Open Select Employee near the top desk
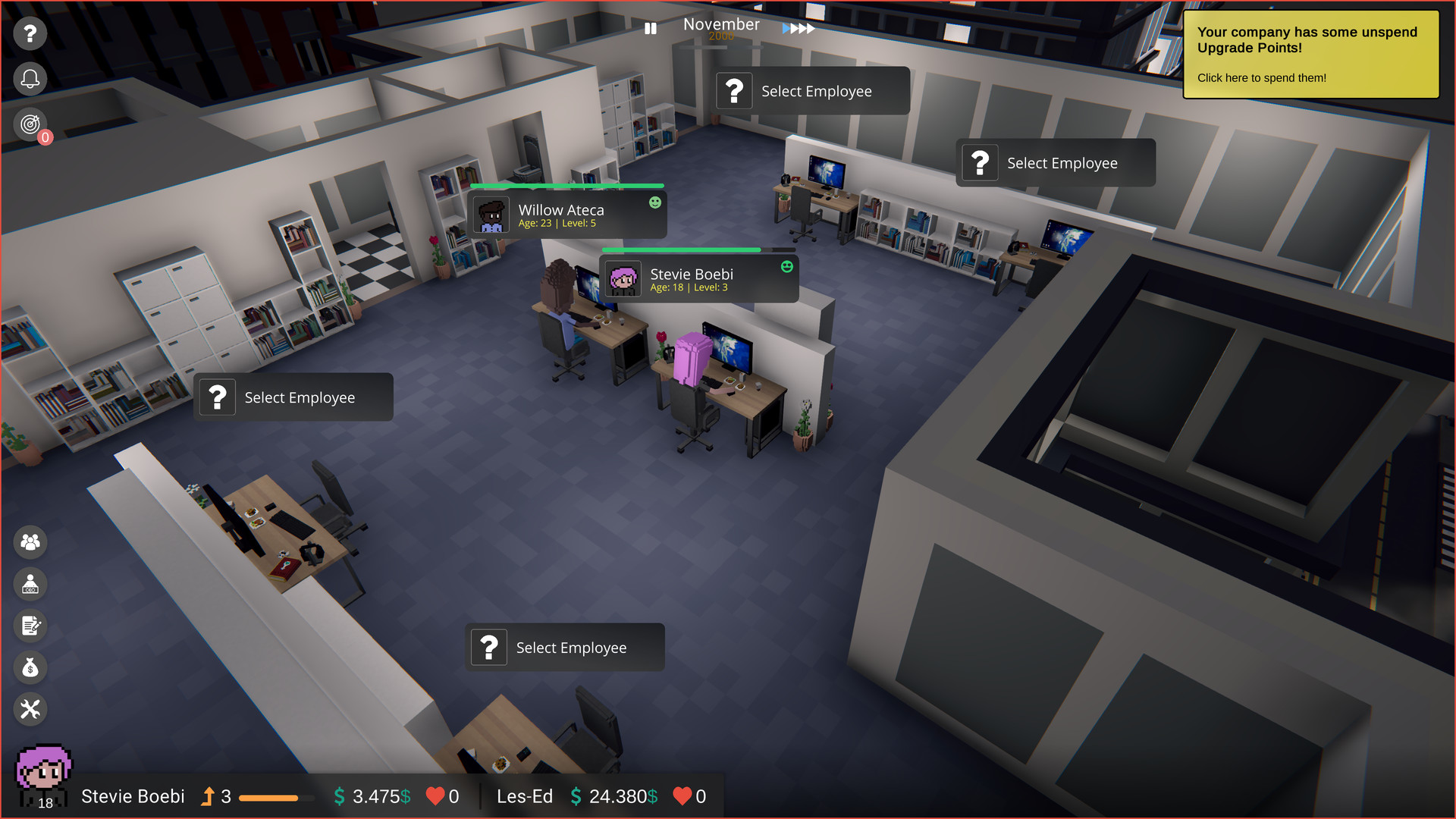 (x=810, y=90)
